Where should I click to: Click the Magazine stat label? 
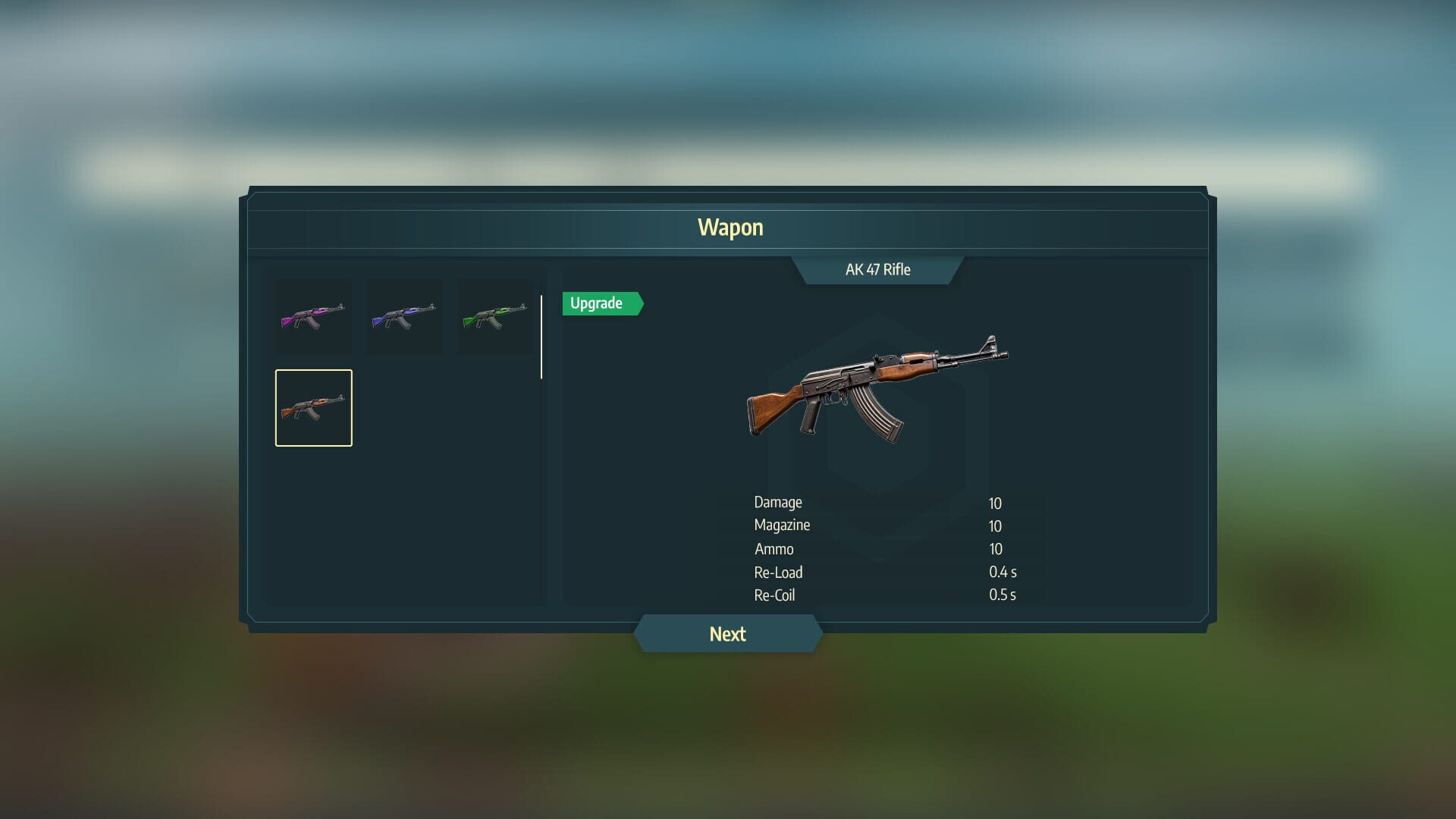pyautogui.click(x=781, y=525)
